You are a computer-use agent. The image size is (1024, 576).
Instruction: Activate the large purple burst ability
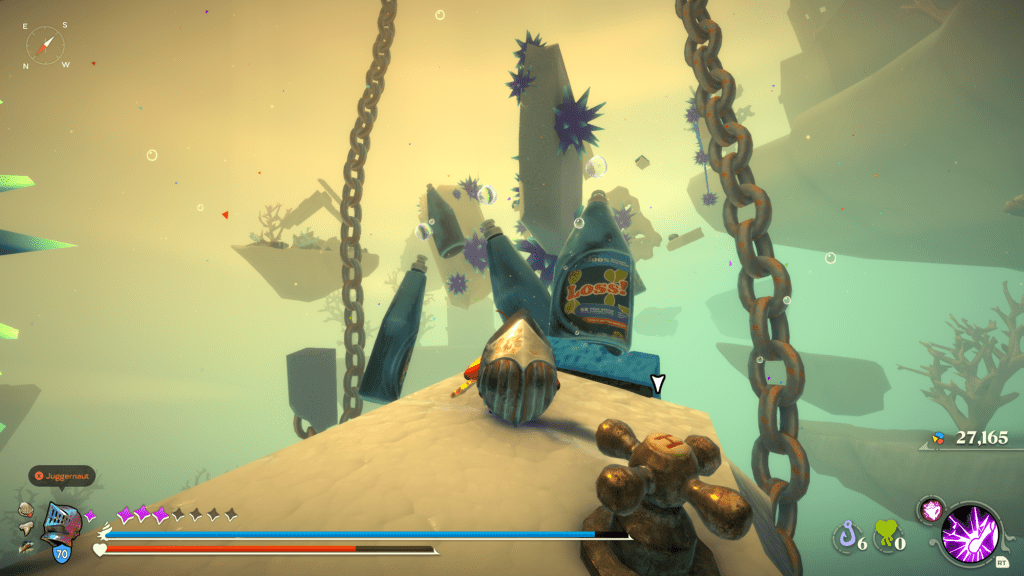point(968,531)
